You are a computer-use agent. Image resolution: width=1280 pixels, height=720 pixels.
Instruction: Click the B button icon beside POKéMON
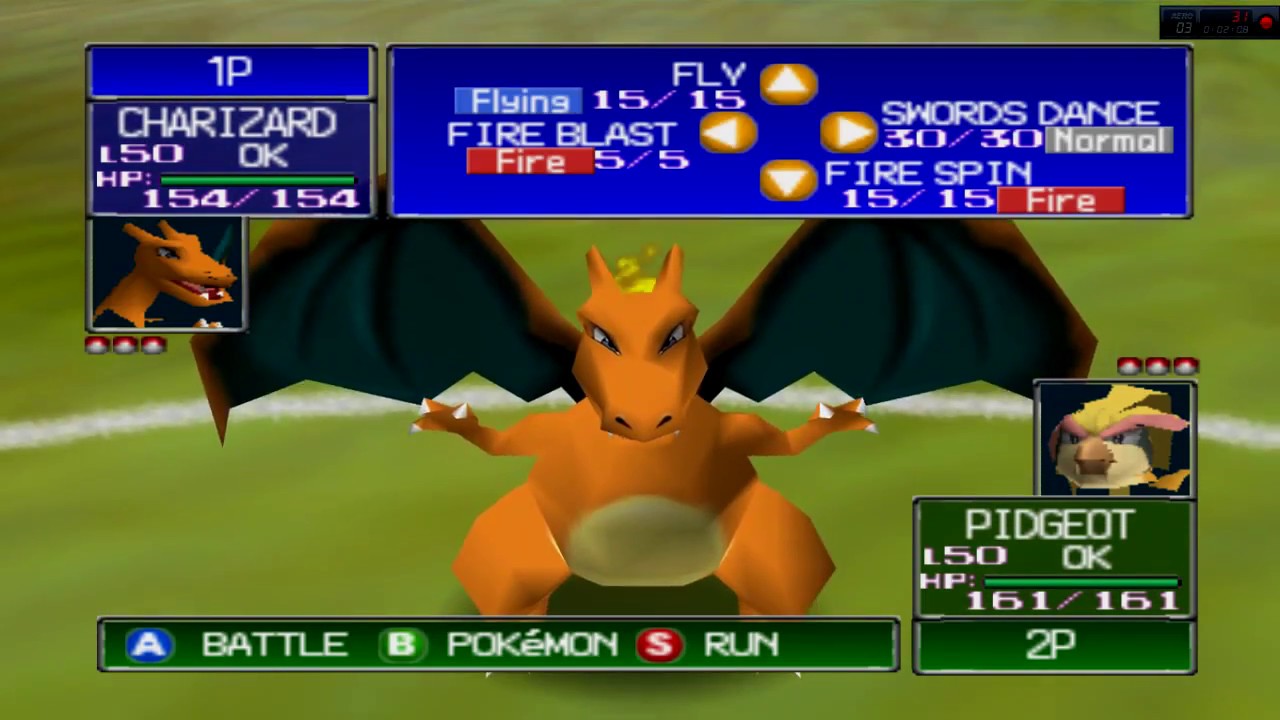click(x=402, y=645)
